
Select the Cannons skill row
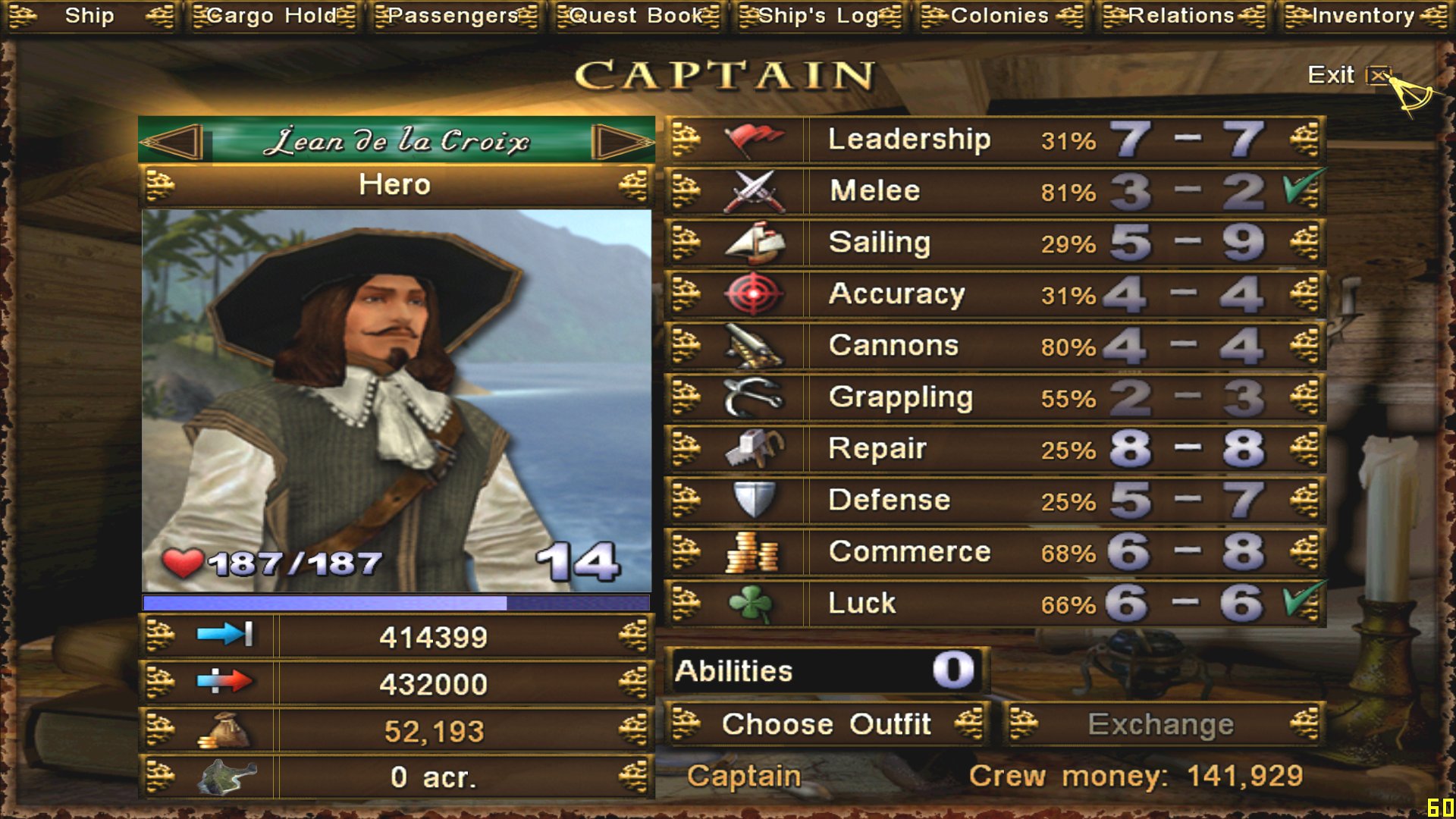pos(993,346)
